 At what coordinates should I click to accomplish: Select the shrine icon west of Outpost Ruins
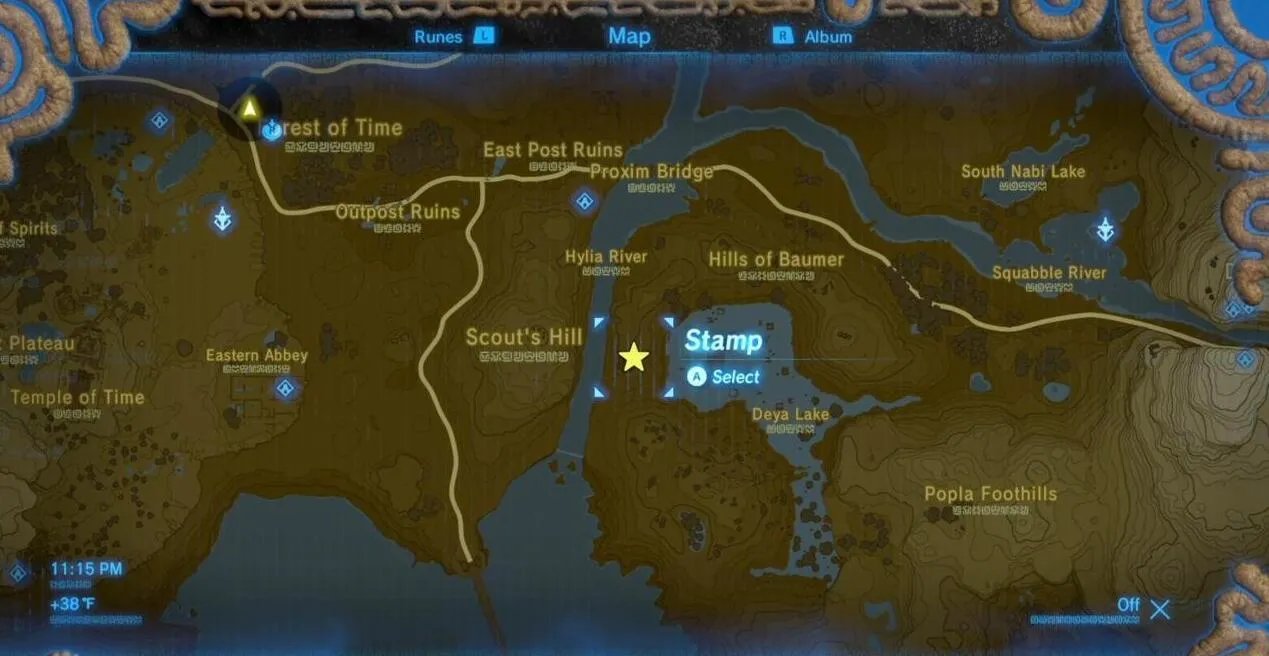(x=223, y=218)
